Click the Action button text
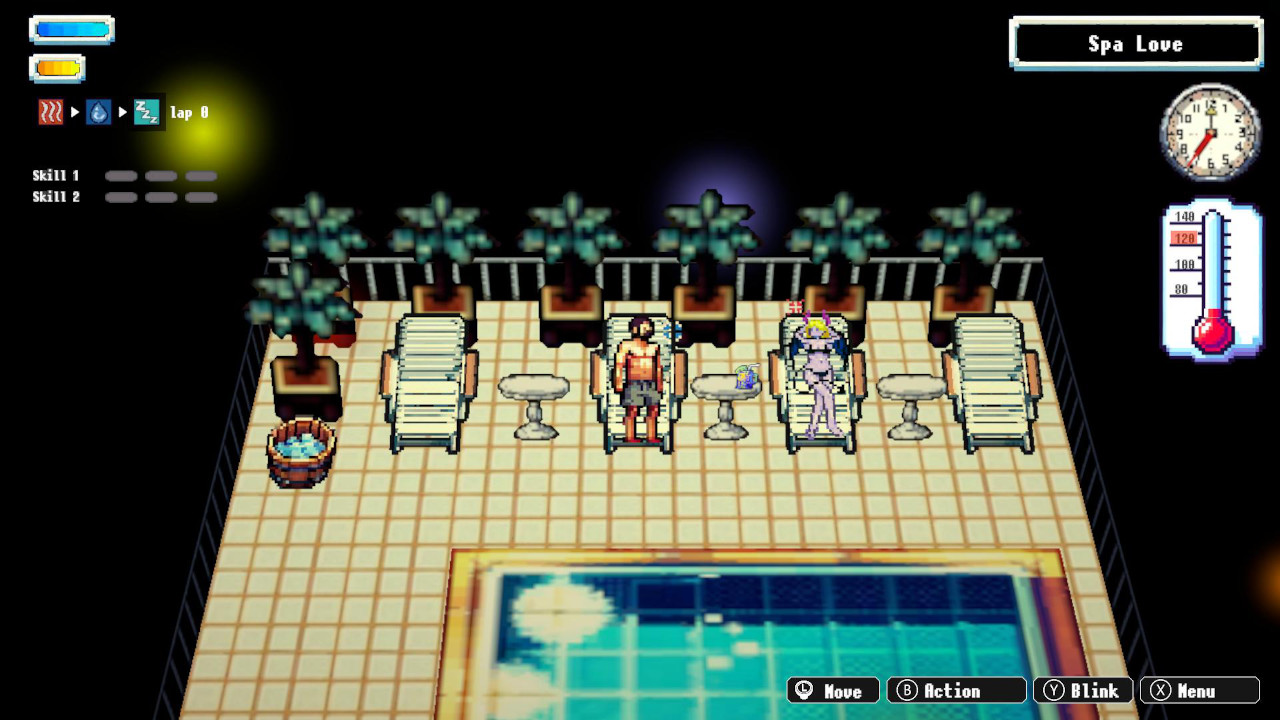 [x=953, y=691]
